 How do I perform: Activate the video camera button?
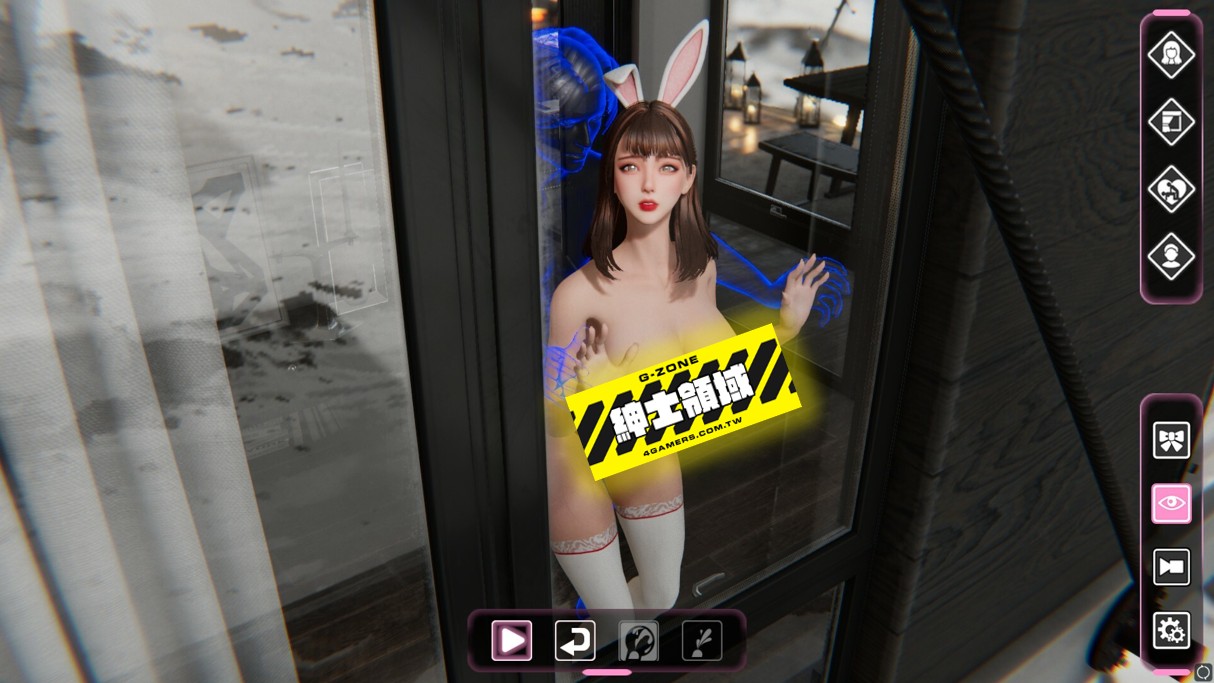point(1171,567)
